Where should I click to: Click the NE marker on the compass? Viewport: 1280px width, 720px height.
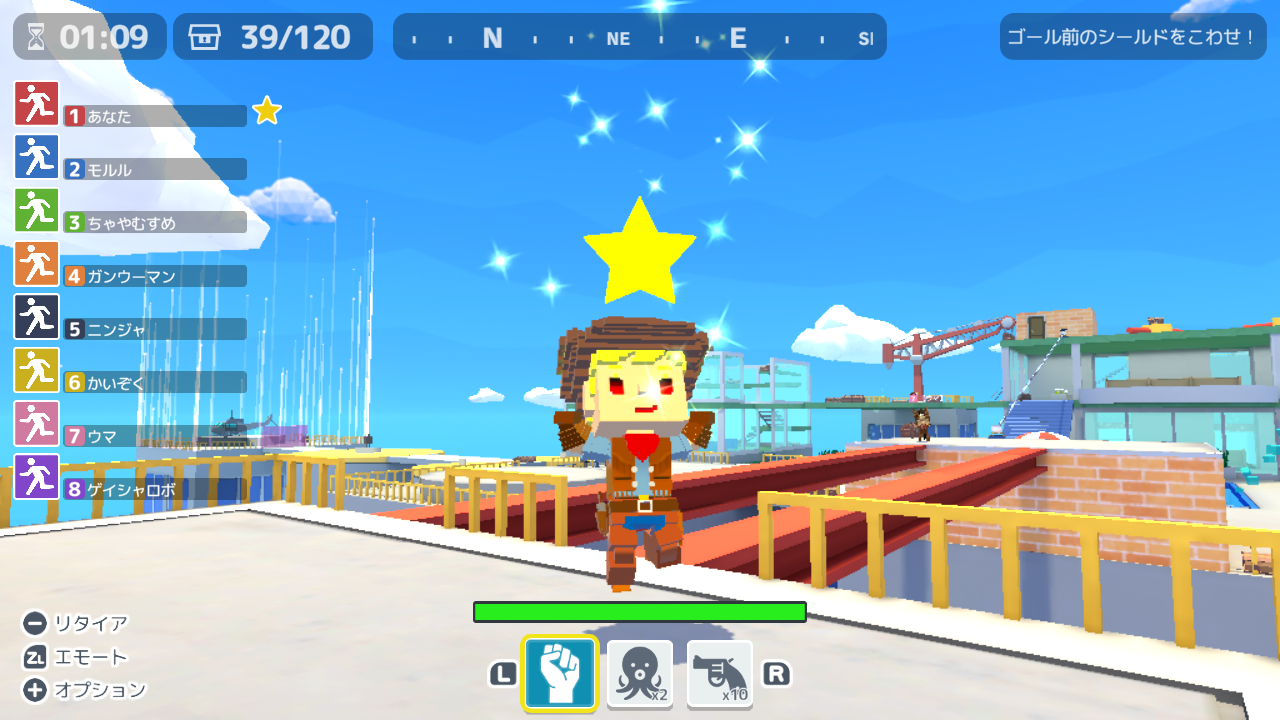(x=617, y=38)
